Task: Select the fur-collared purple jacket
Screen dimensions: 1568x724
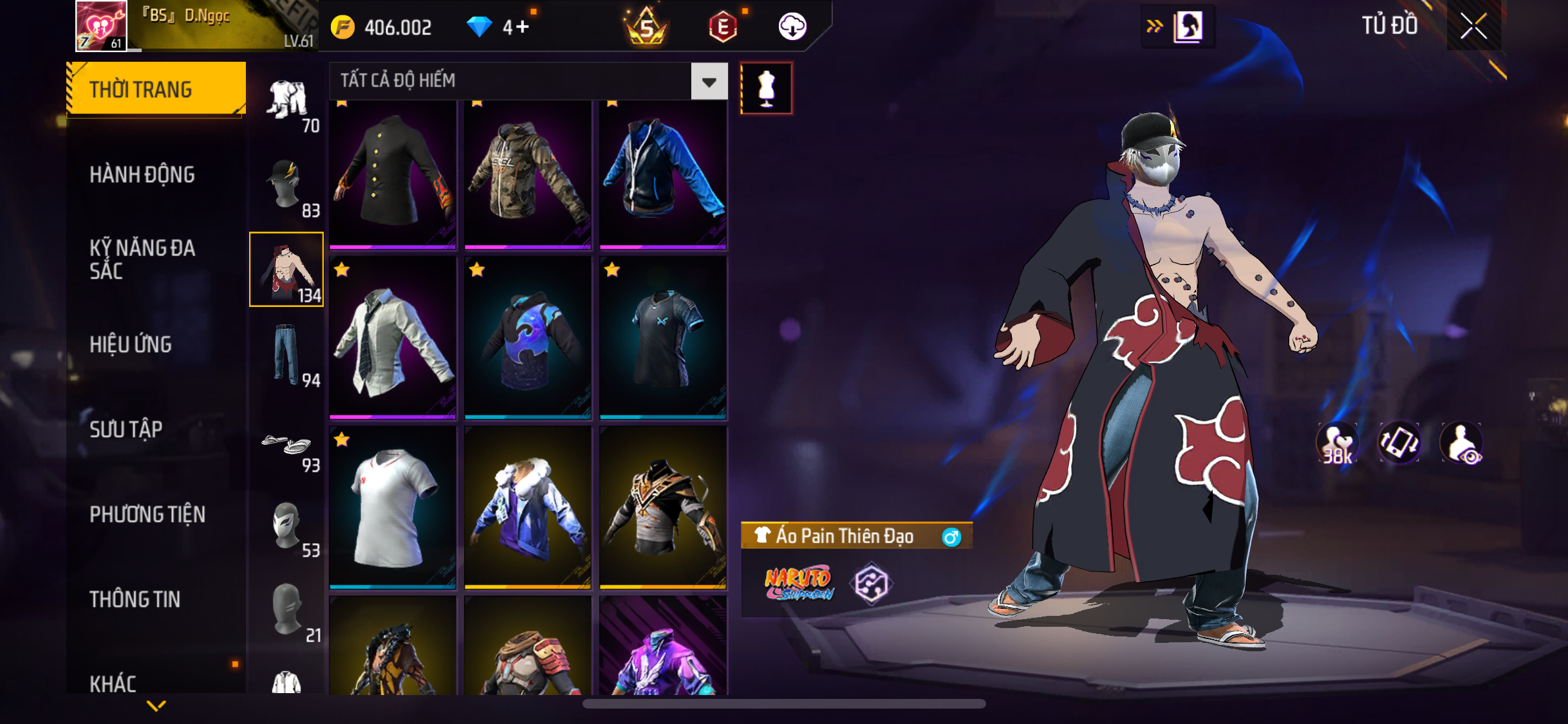Action: [x=528, y=507]
